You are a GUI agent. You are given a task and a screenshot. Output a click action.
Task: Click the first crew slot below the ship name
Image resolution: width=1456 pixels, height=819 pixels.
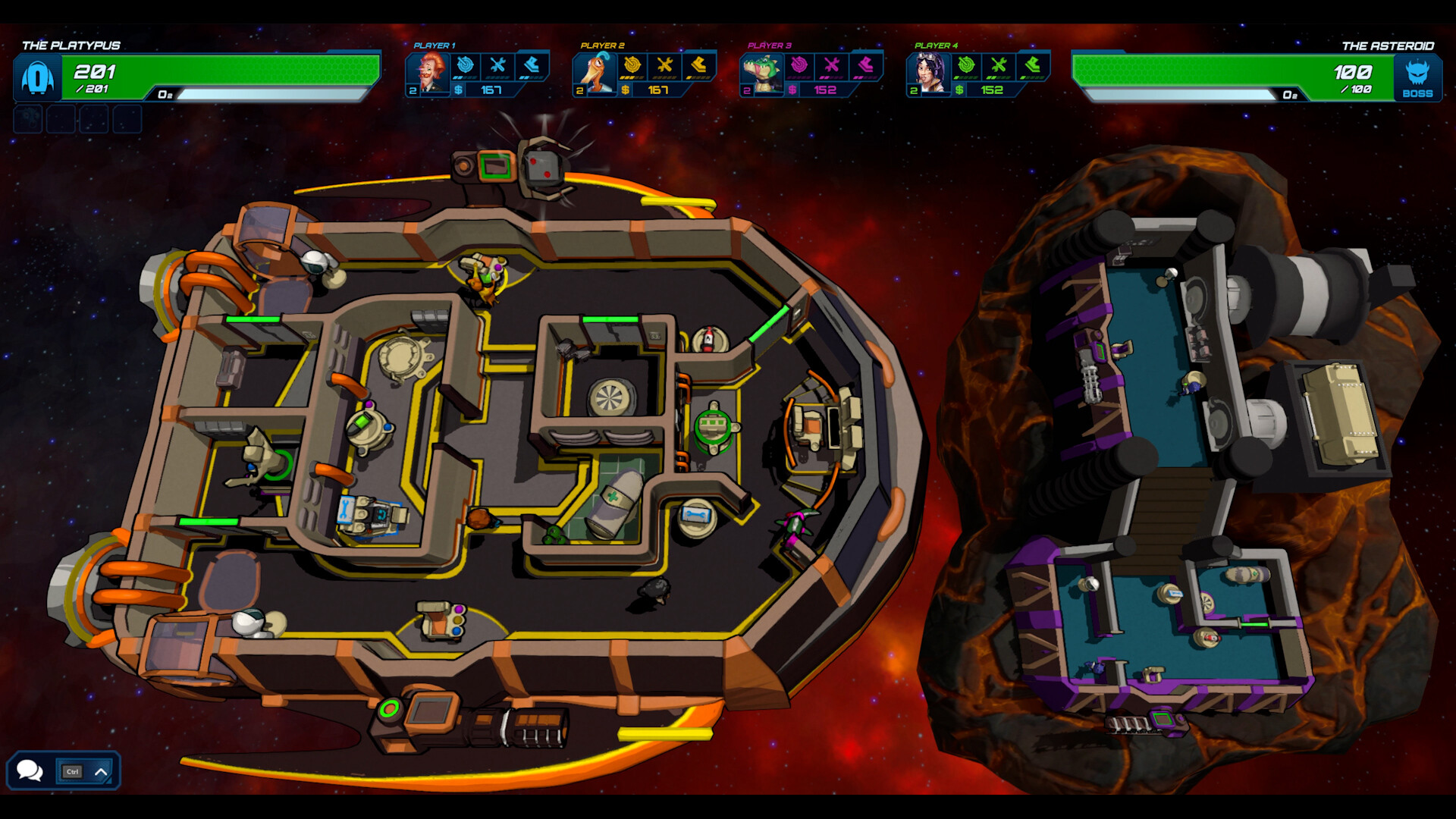point(27,119)
